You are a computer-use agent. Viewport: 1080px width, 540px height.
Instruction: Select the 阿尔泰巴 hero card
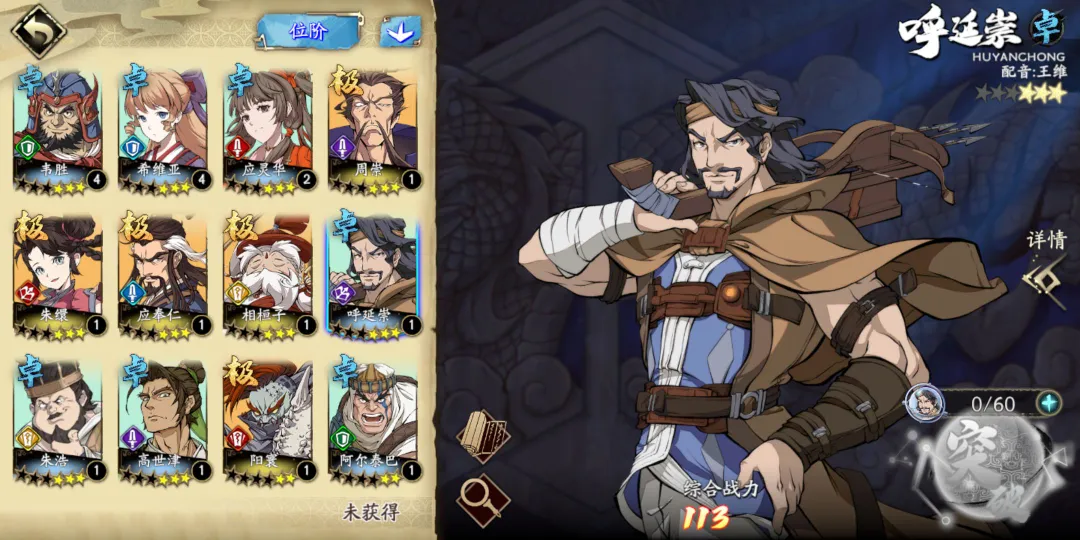click(x=372, y=420)
